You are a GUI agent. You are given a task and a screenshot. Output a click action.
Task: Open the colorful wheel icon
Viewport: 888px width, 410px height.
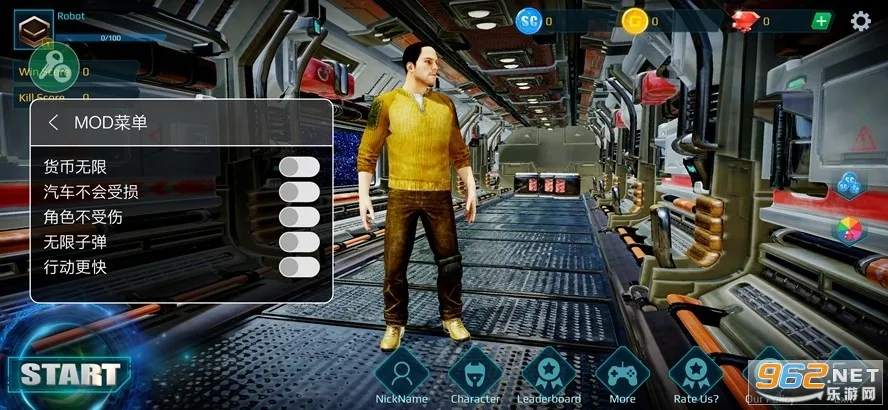848,230
